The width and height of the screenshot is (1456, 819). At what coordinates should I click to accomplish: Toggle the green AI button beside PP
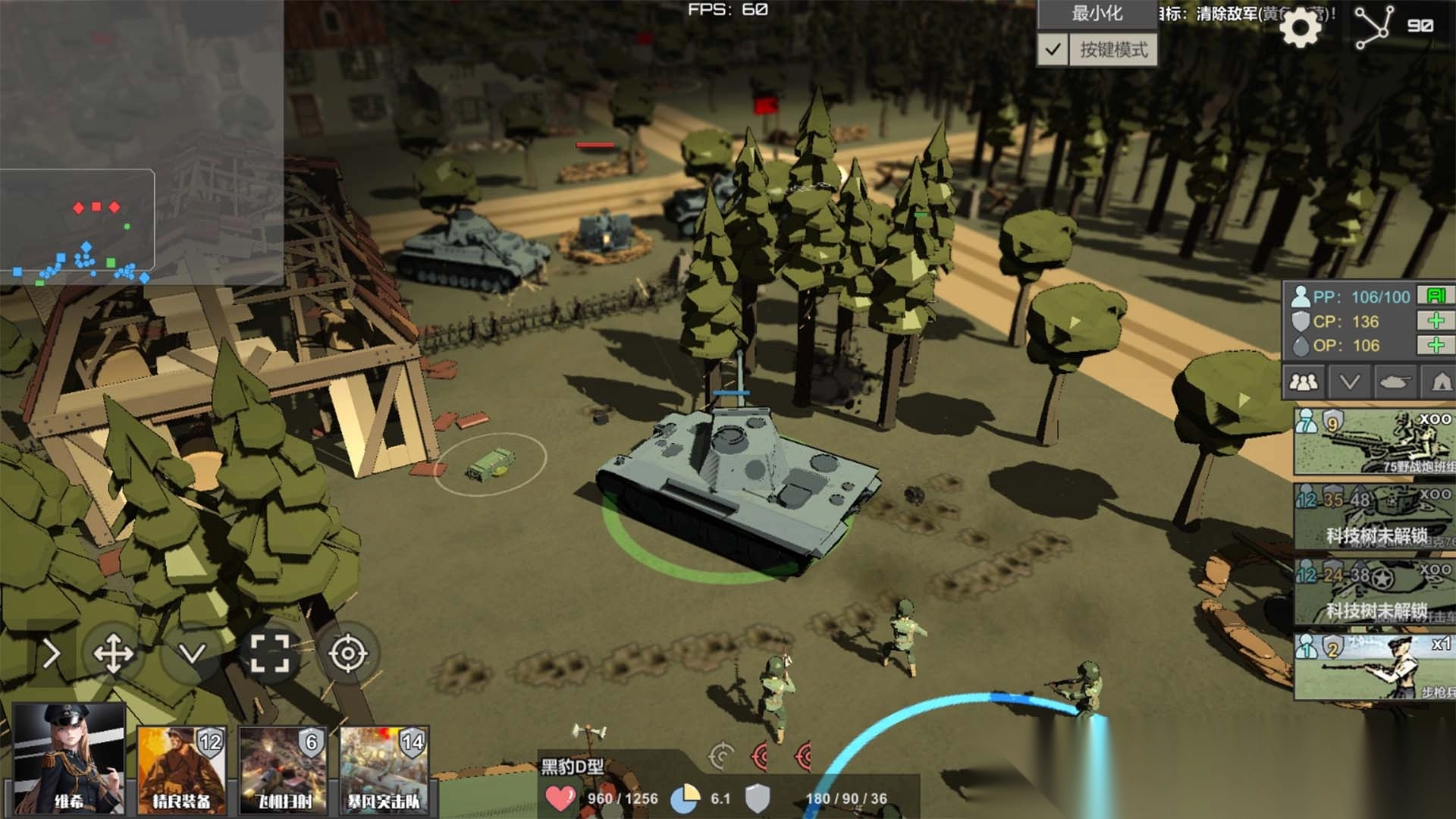click(1436, 296)
